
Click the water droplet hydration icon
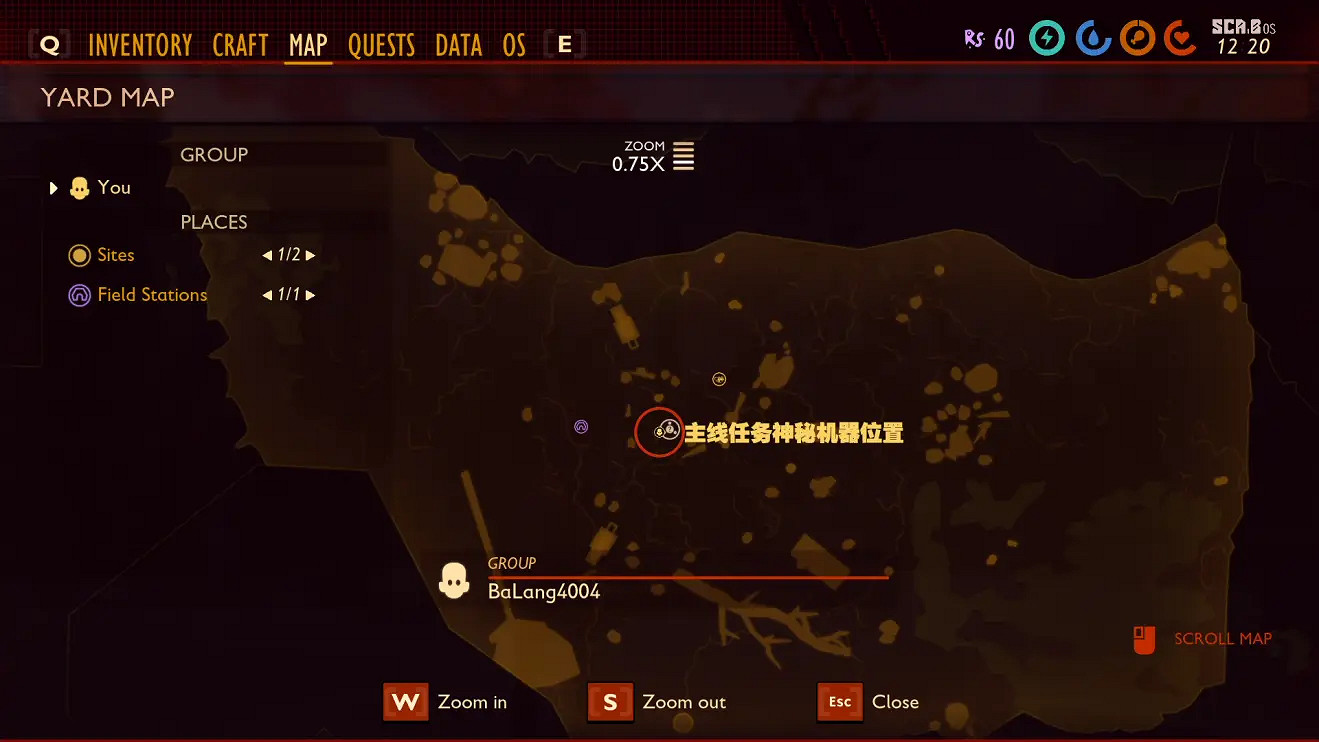point(1091,38)
